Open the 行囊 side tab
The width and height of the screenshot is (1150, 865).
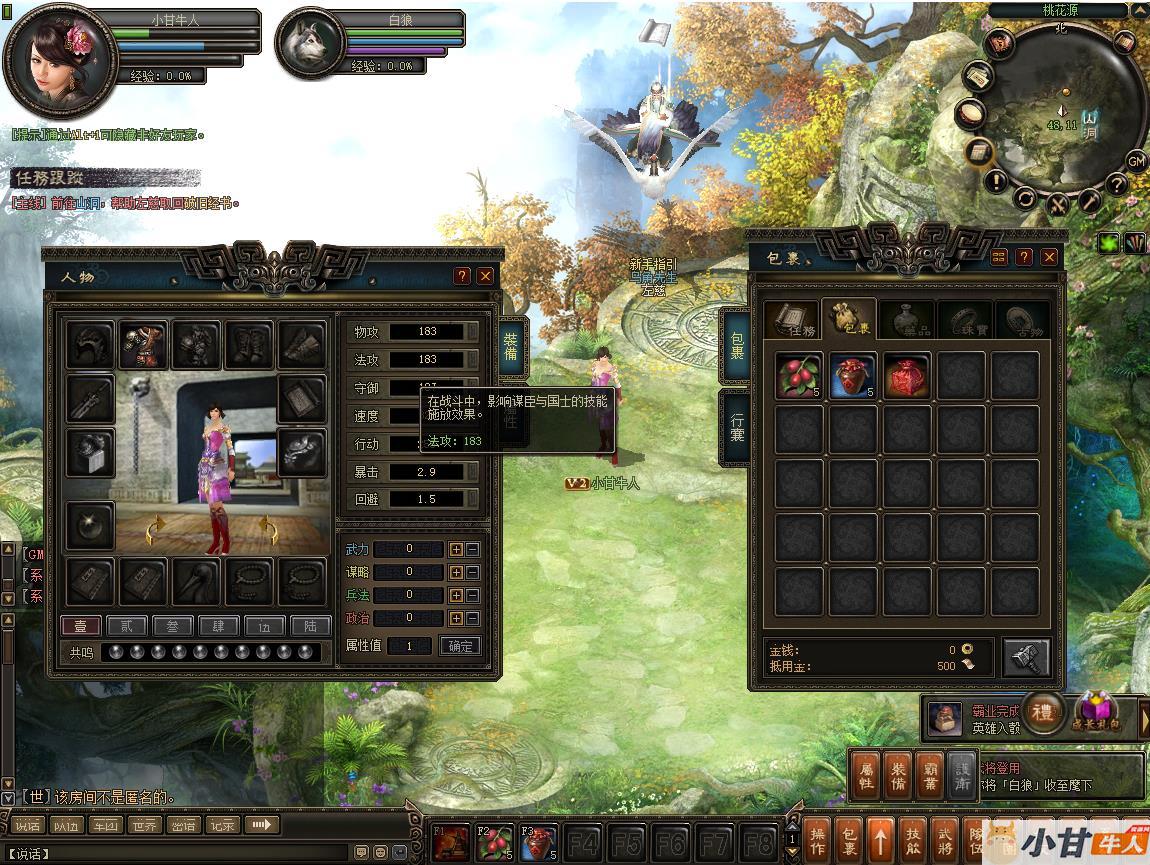[736, 428]
